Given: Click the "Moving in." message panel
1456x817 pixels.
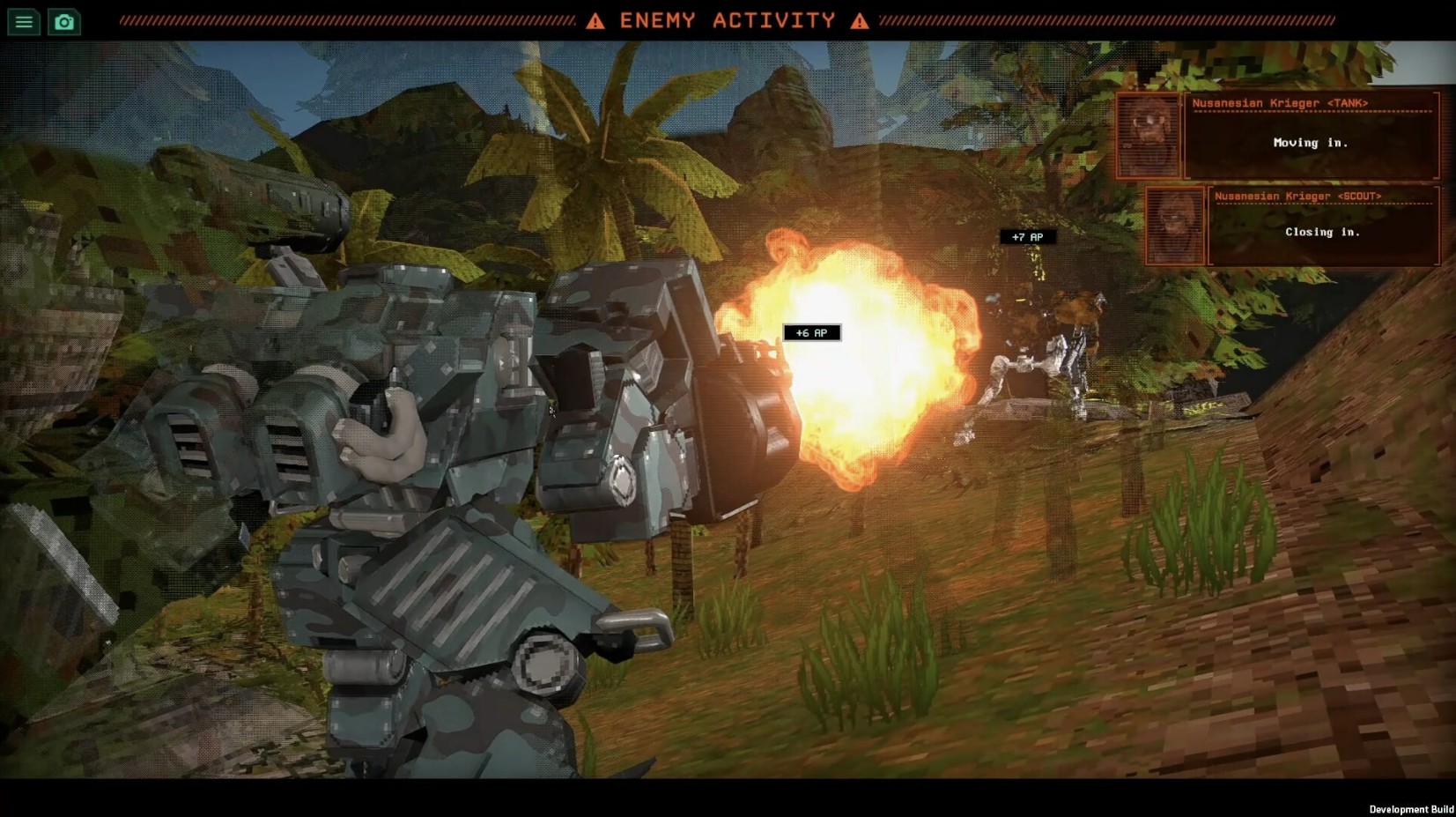Looking at the screenshot, I should (x=1311, y=143).
